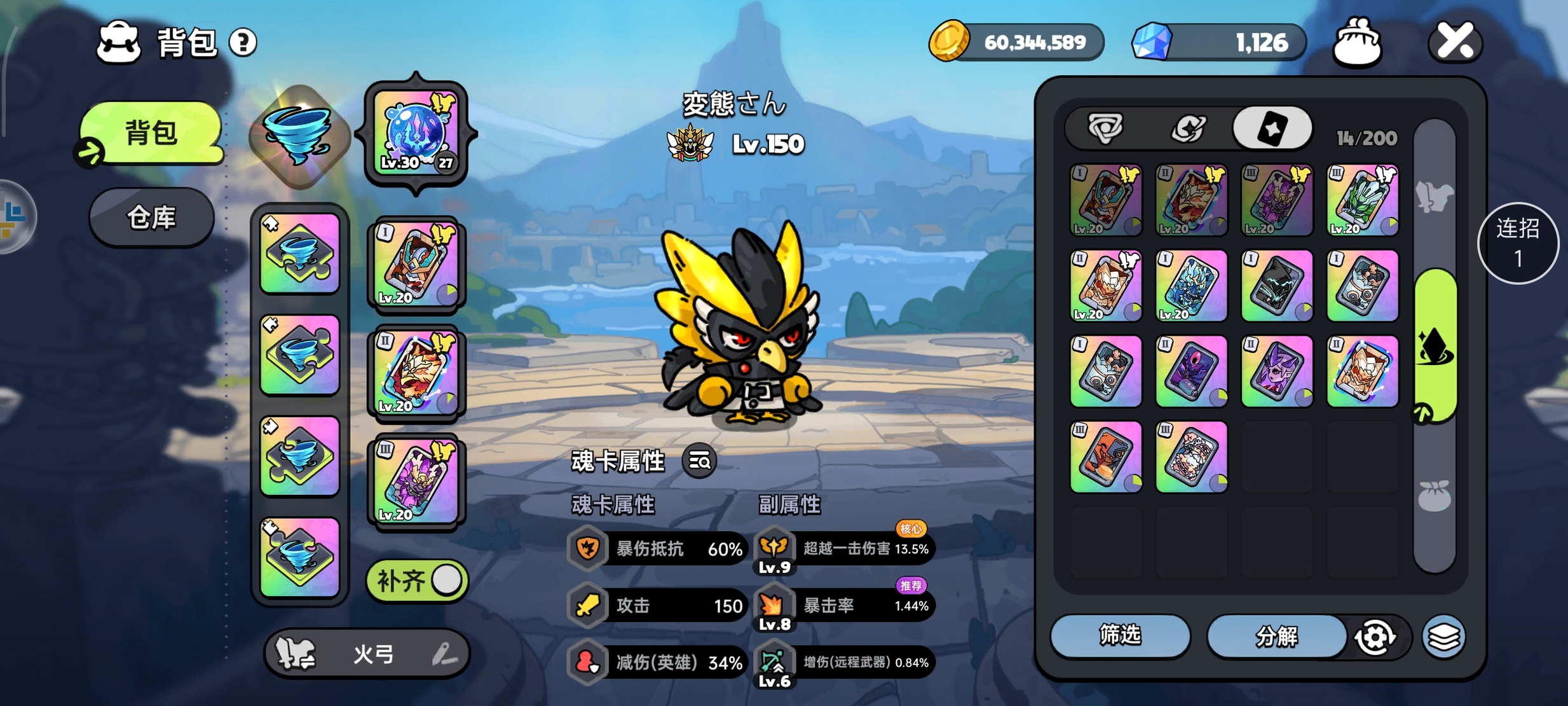Edit the 火弓 loadout name
Screen dimensions: 1568x706
[x=444, y=654]
